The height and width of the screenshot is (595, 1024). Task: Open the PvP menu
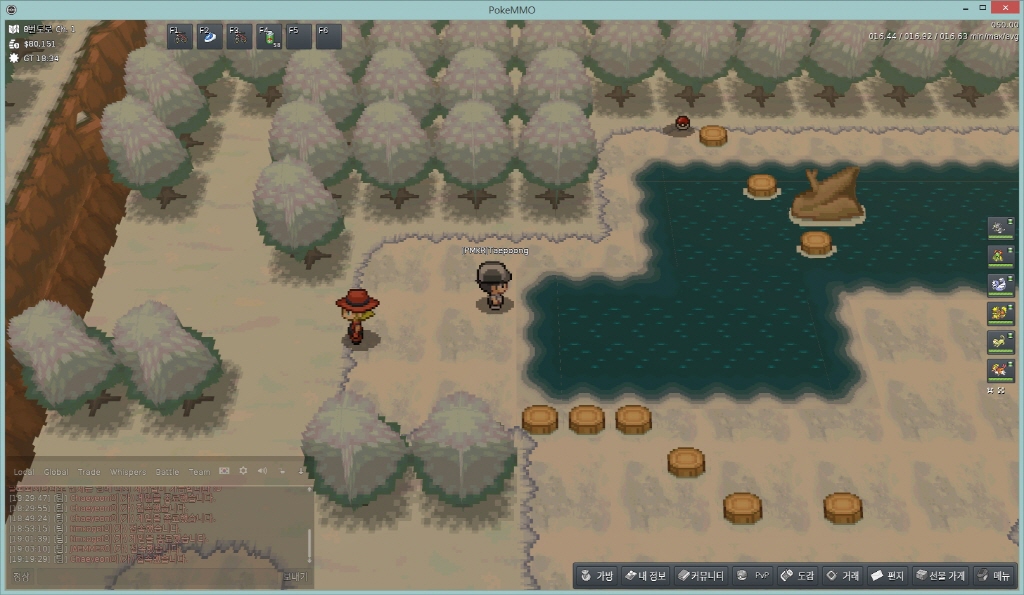tap(752, 576)
